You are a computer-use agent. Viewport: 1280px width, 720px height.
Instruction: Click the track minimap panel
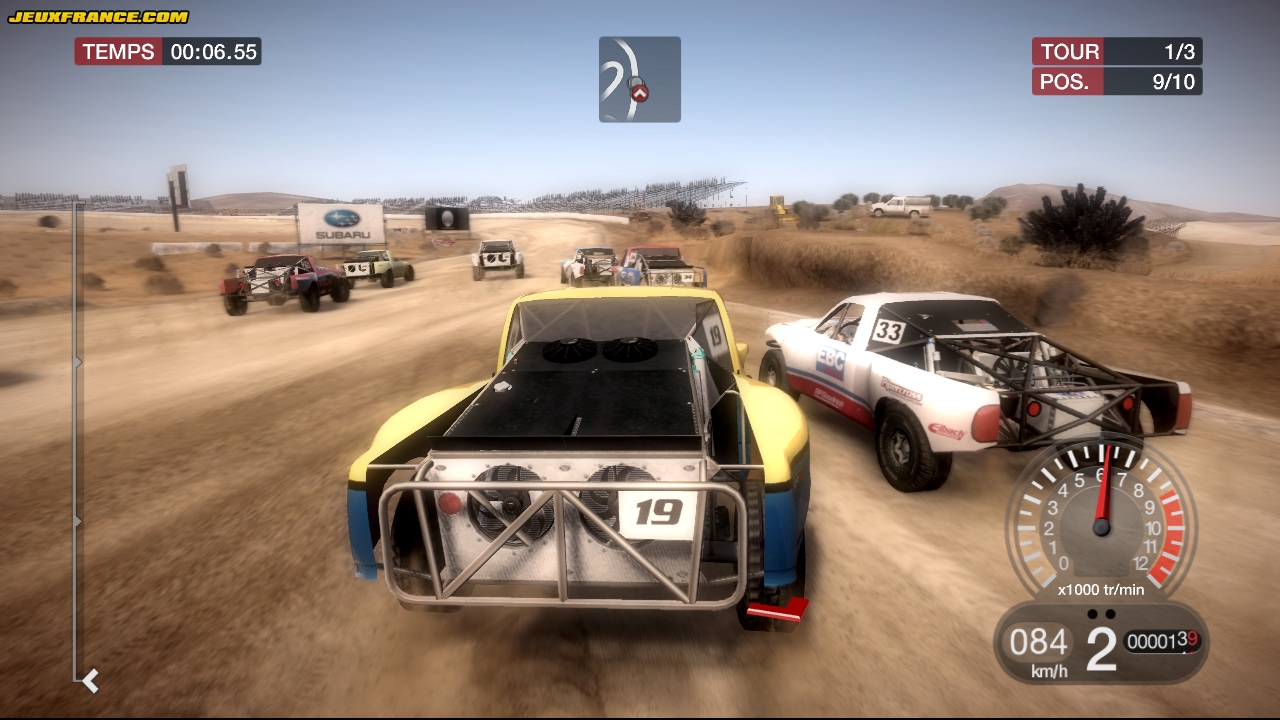[640, 80]
